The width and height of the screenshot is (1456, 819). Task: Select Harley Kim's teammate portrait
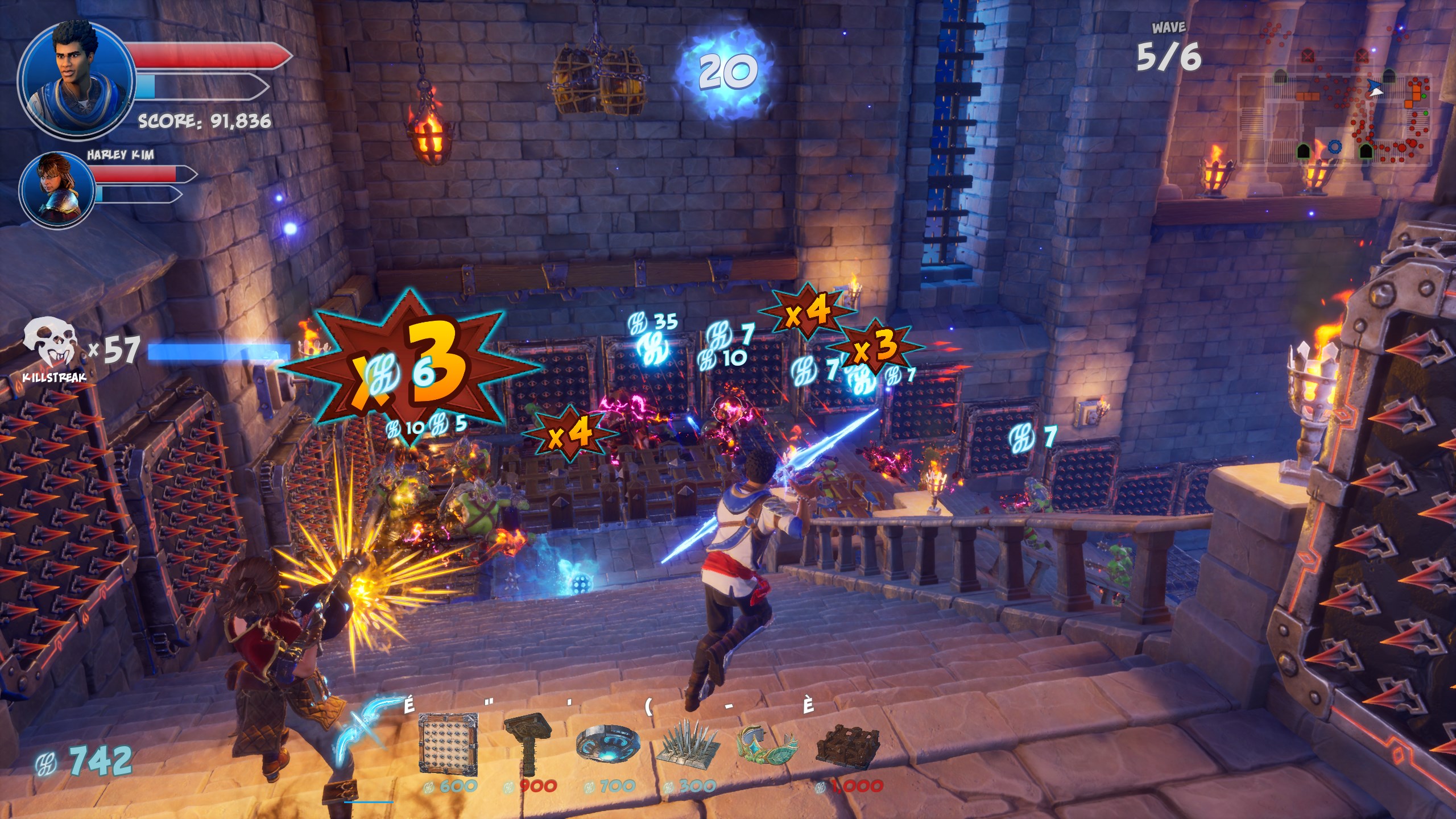[x=57, y=191]
